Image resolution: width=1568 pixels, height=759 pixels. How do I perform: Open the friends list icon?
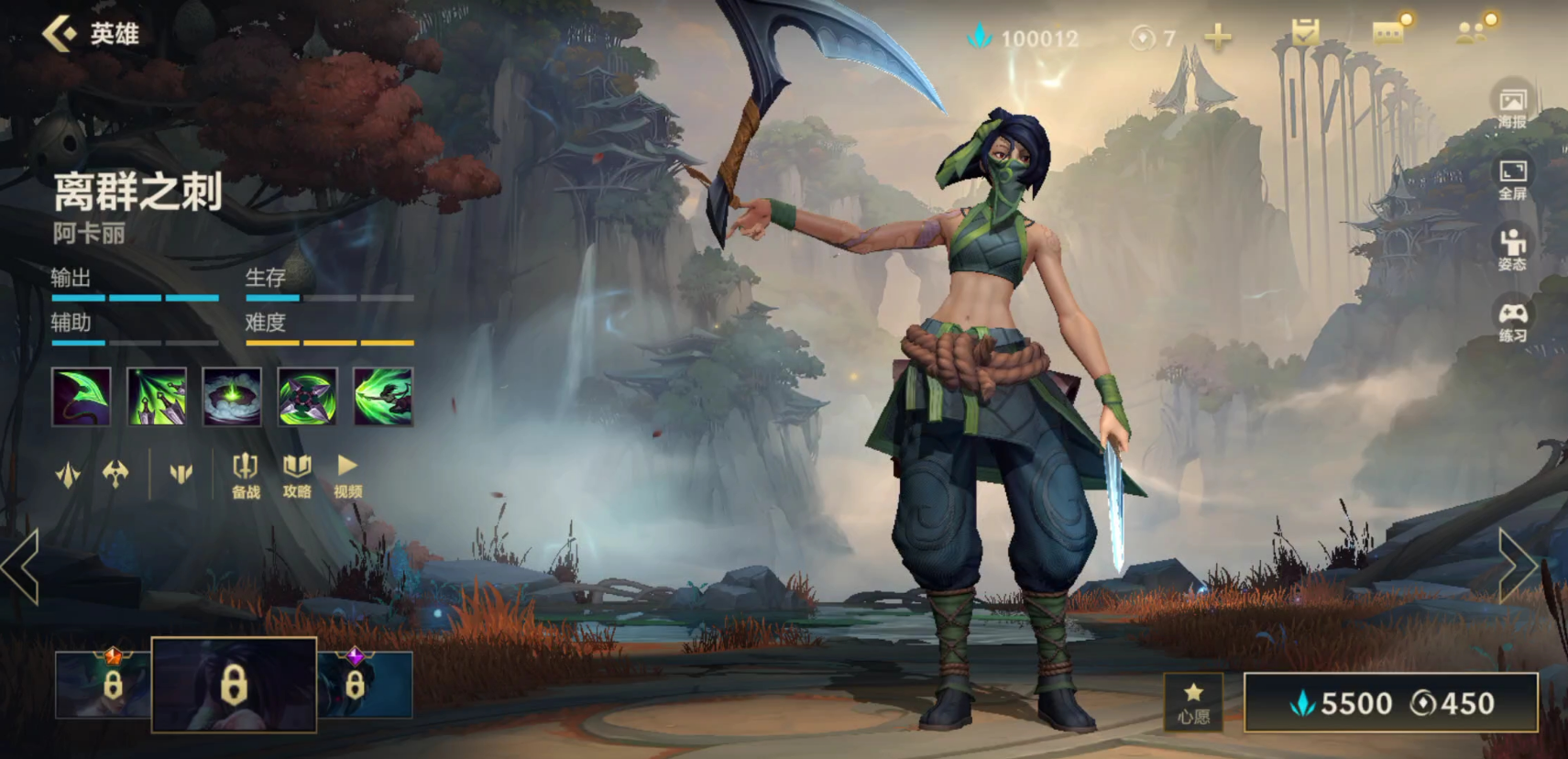click(x=1473, y=33)
